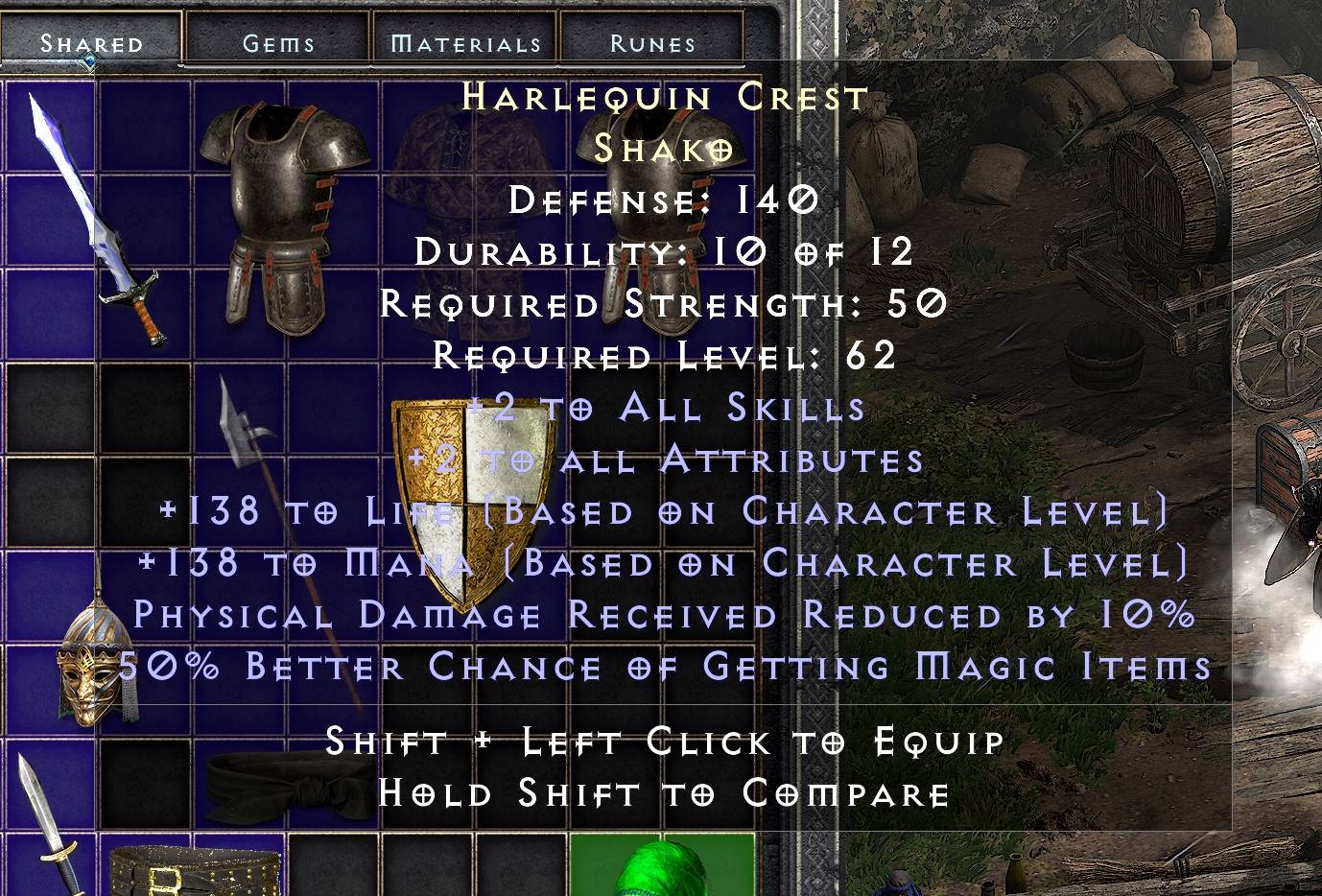The image size is (1322, 896).
Task: Open the Materials tab
Action: (464, 41)
